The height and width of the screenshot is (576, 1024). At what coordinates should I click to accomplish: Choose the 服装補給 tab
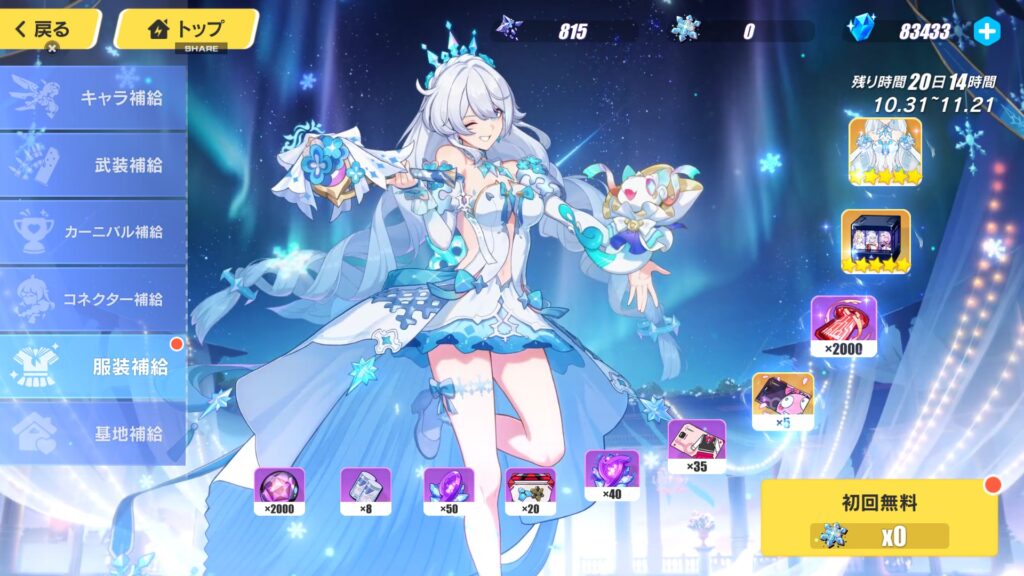93,366
